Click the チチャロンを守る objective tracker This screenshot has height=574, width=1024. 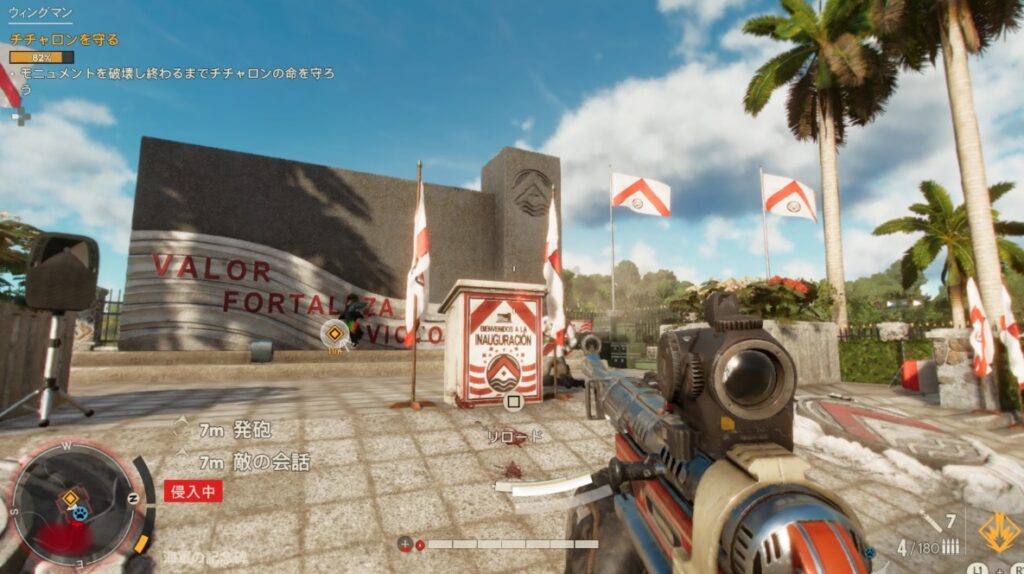click(x=64, y=40)
